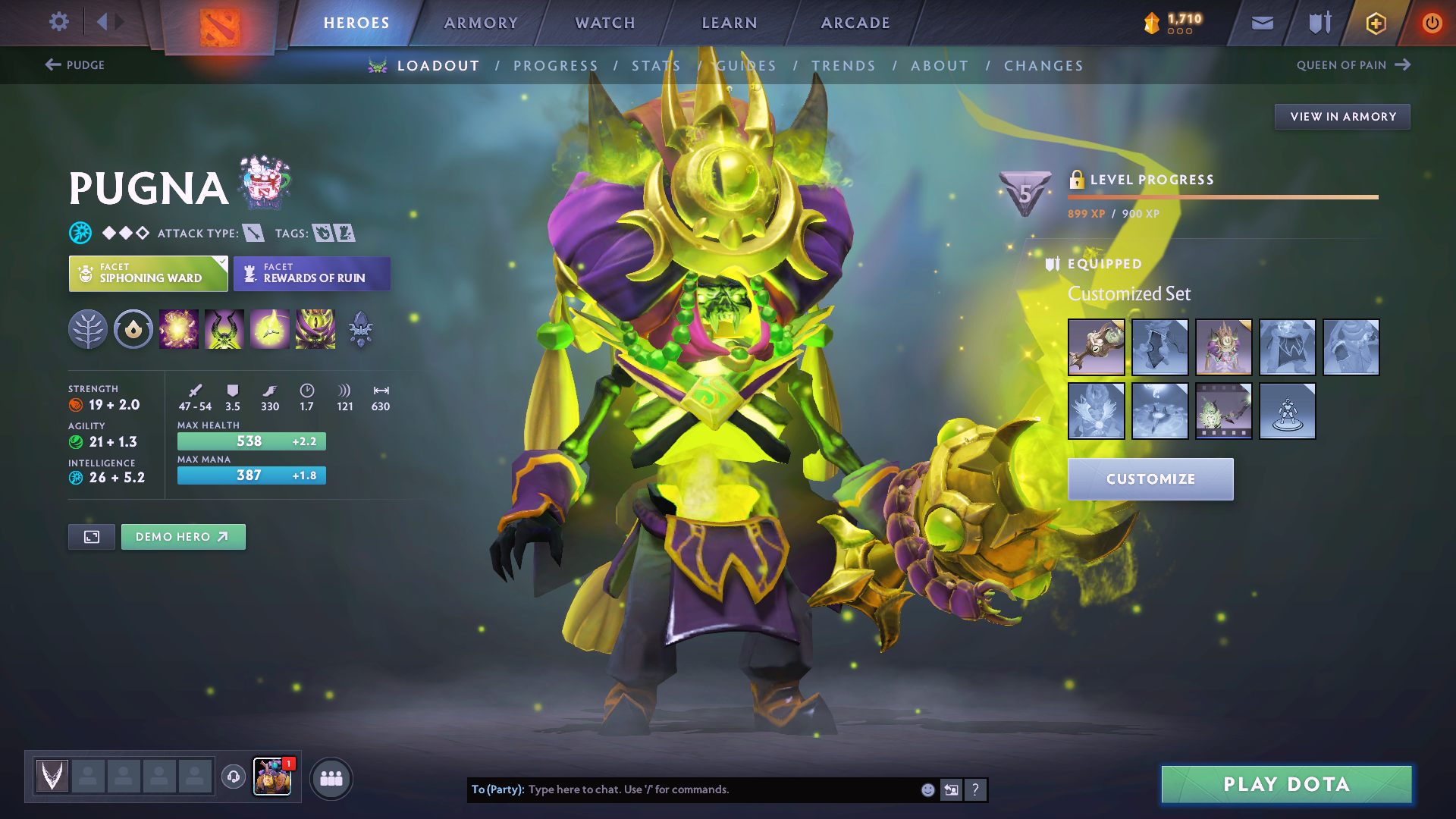
Task: Toggle the chat emoticon picker
Action: pos(927,789)
